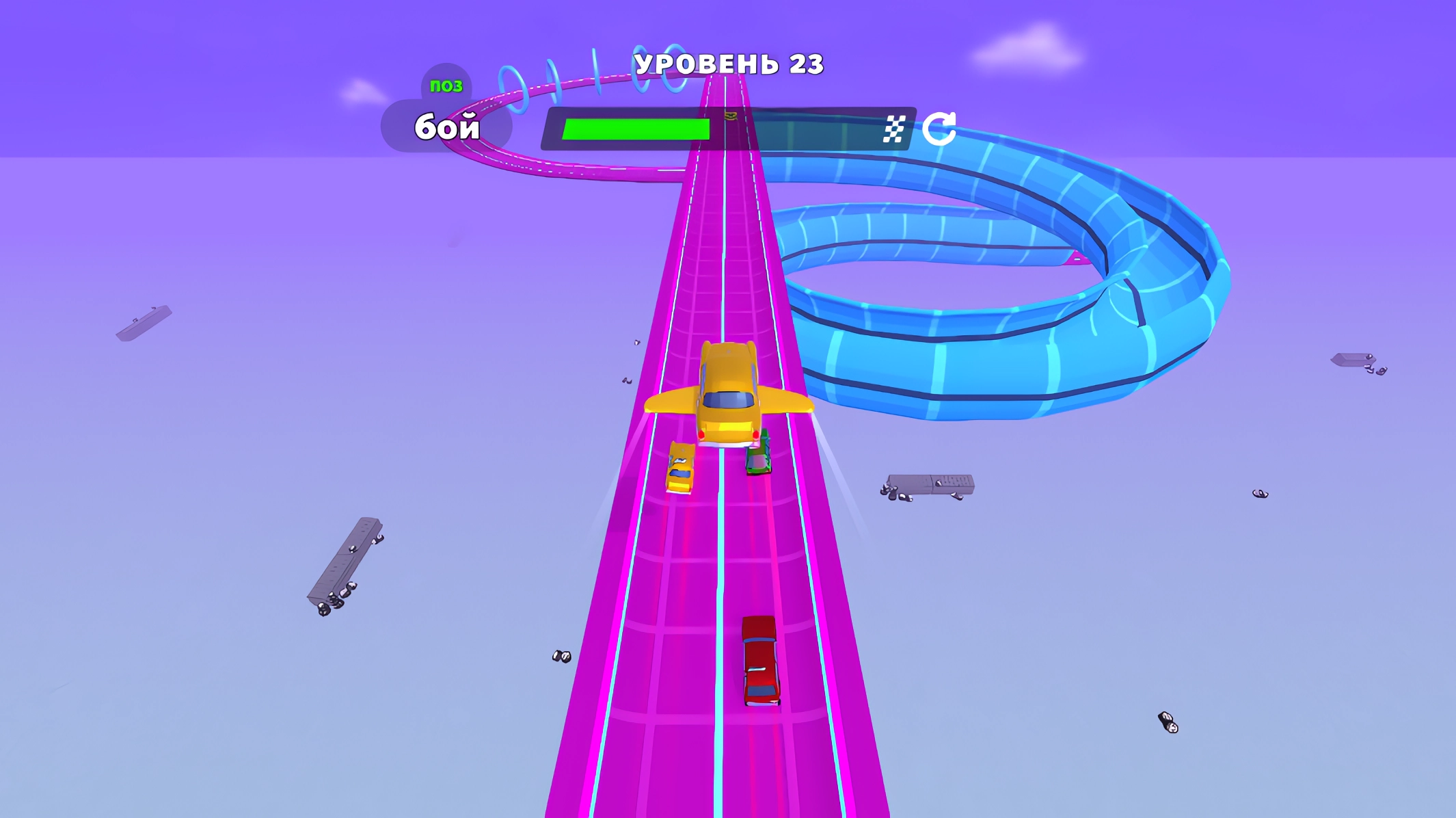Click the restart level circular arrow icon
Viewport: 1456px width, 818px height.
click(939, 127)
